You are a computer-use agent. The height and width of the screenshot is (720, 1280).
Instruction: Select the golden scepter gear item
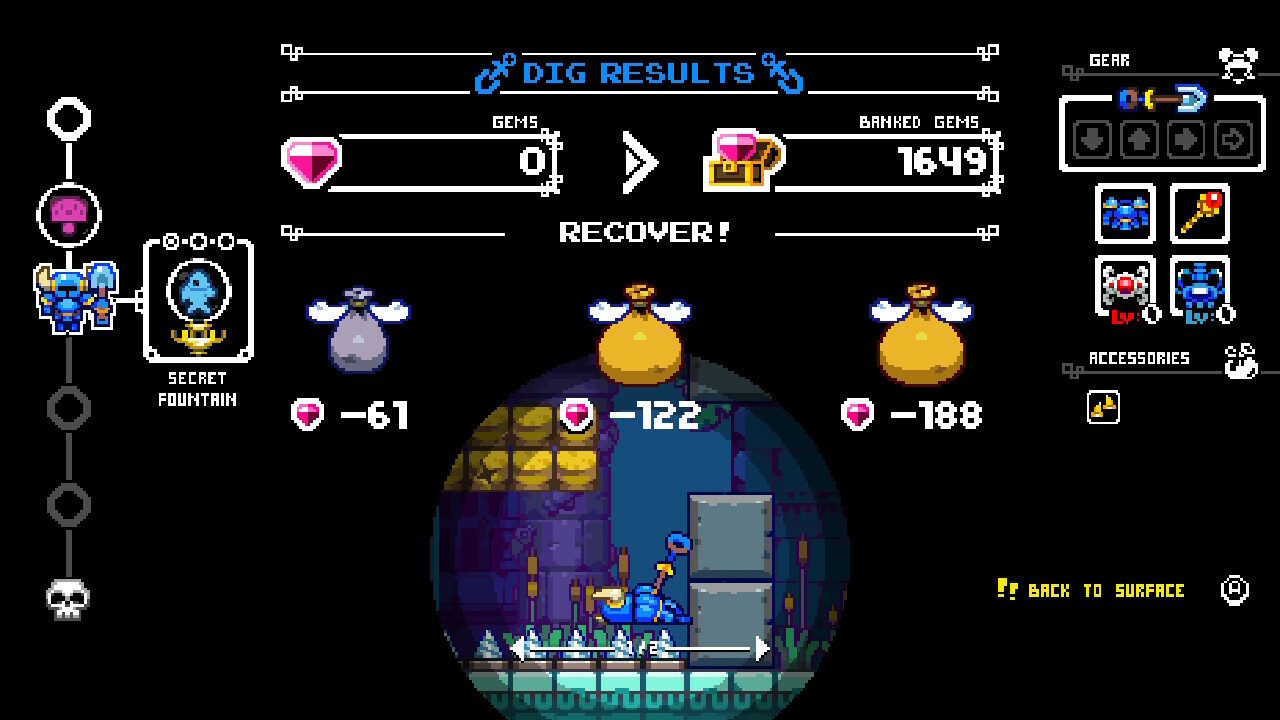[x=1199, y=215]
